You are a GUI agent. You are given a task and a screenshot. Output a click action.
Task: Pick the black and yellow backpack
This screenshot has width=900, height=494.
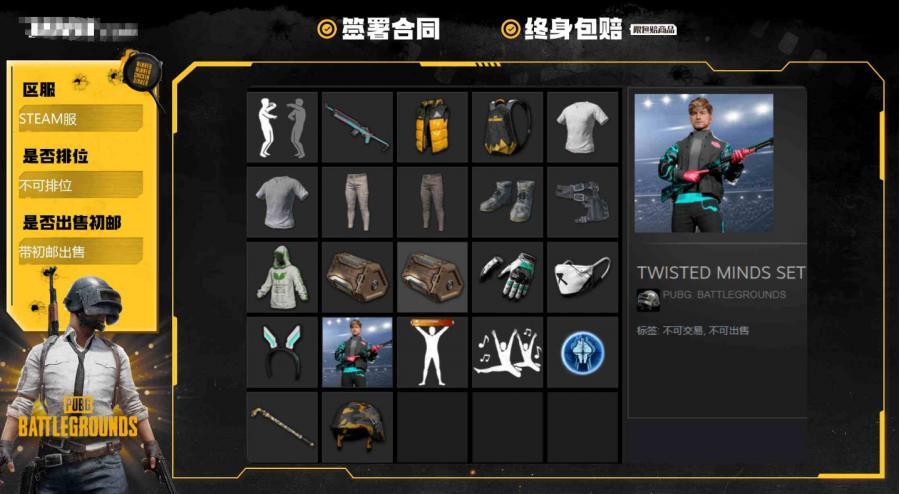pos(507,127)
